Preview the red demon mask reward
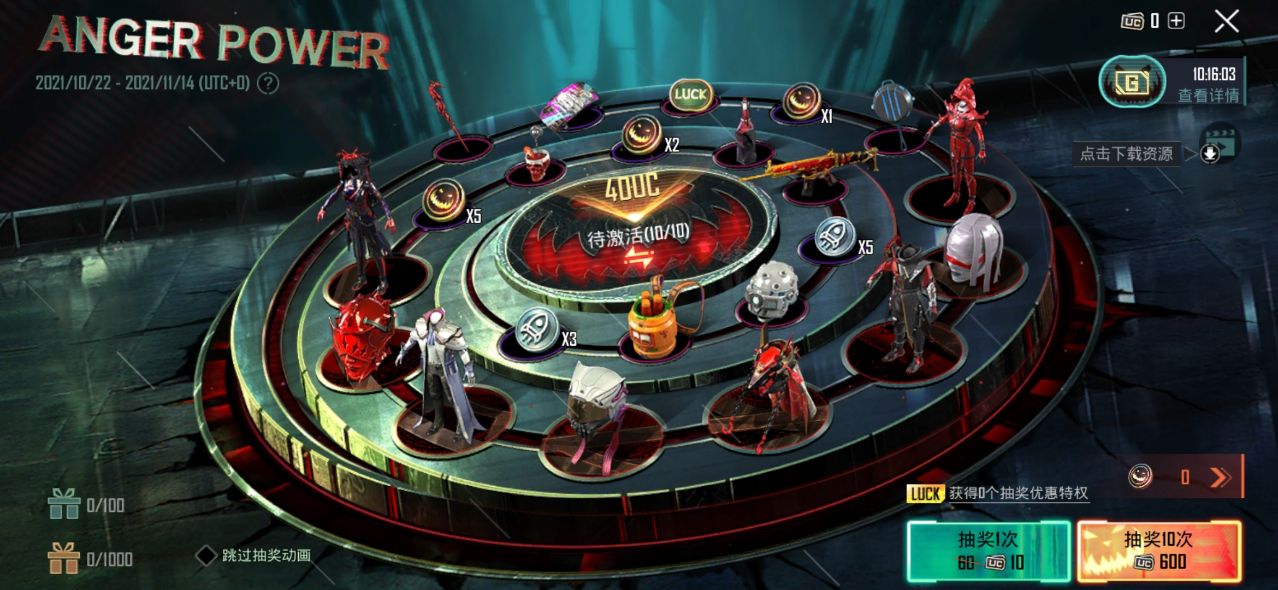The image size is (1278, 590). click(x=364, y=336)
